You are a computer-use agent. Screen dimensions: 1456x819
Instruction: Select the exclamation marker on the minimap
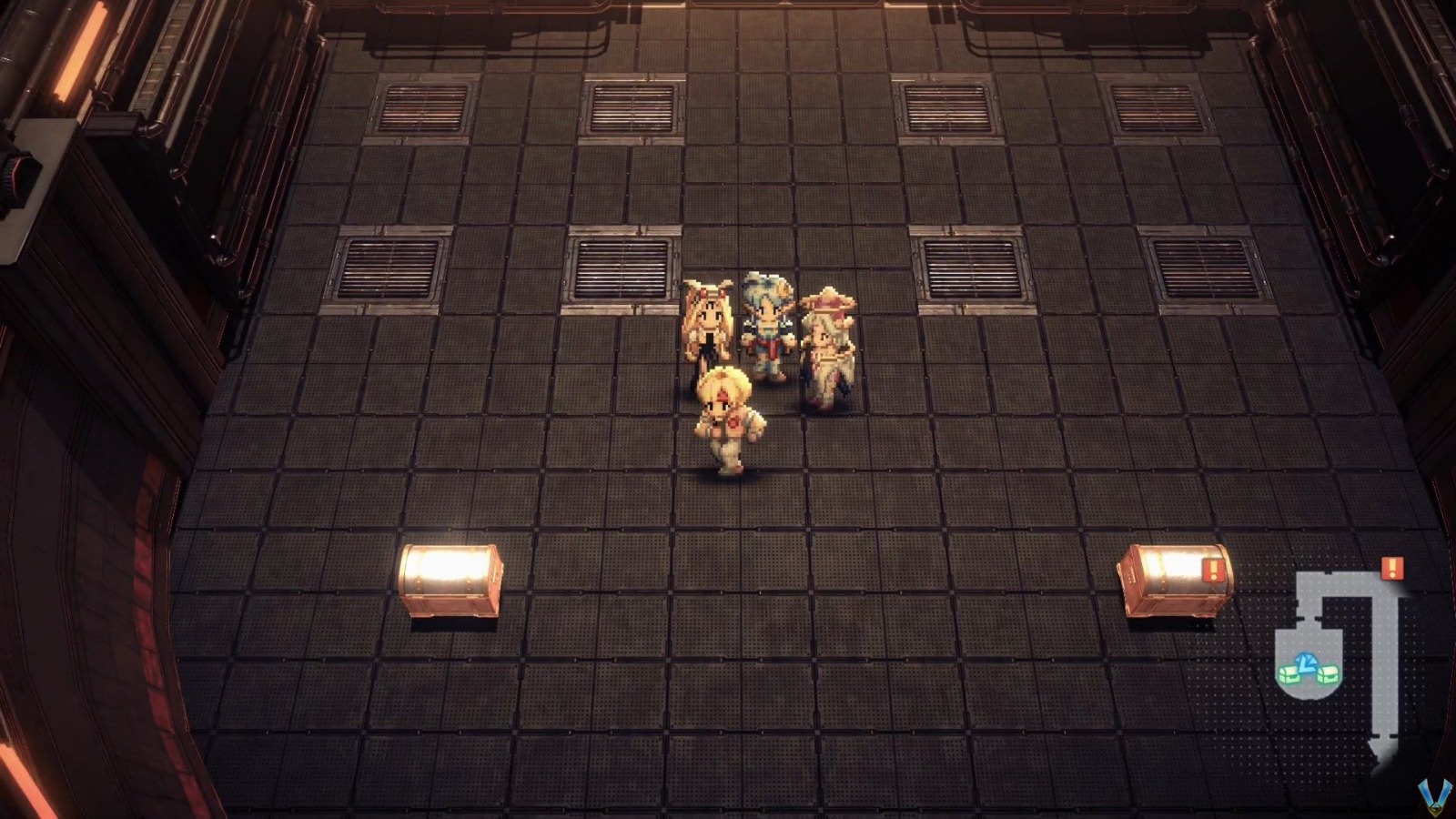pyautogui.click(x=1391, y=568)
